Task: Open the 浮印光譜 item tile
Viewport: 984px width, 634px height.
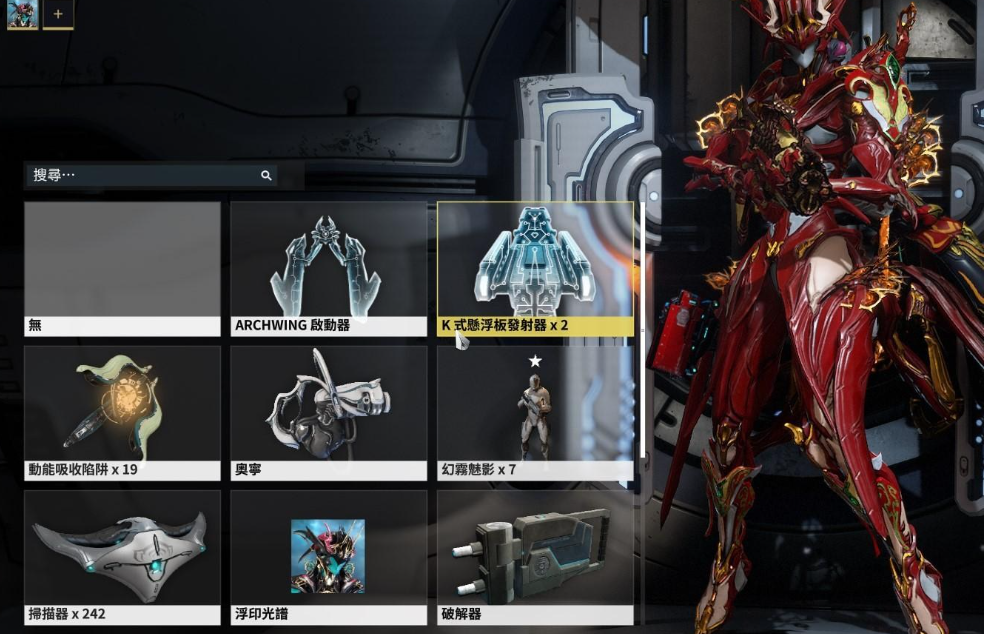Action: [328, 556]
